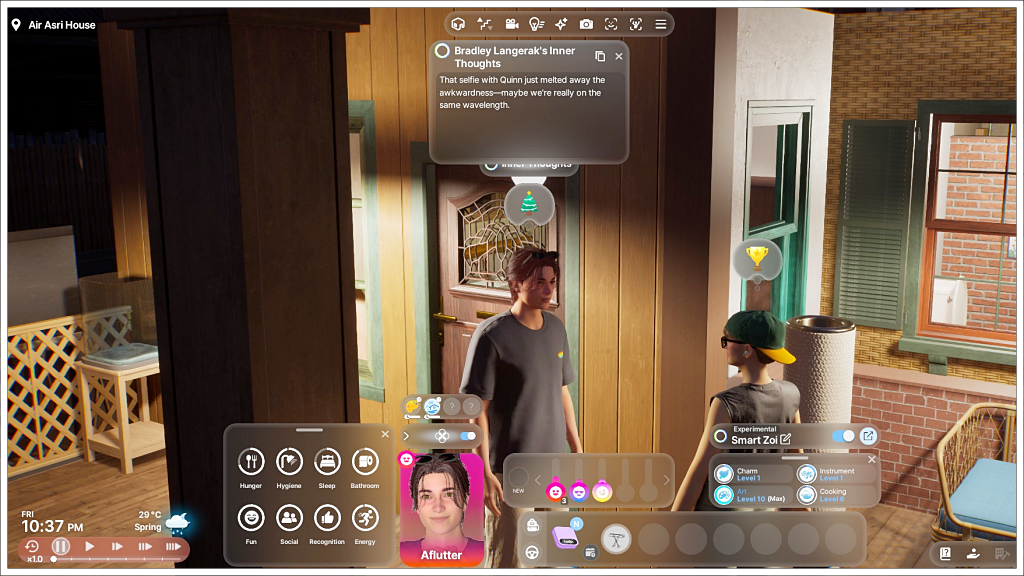The image size is (1024, 576).
Task: Open Smart Zoi in external window
Action: [x=868, y=436]
